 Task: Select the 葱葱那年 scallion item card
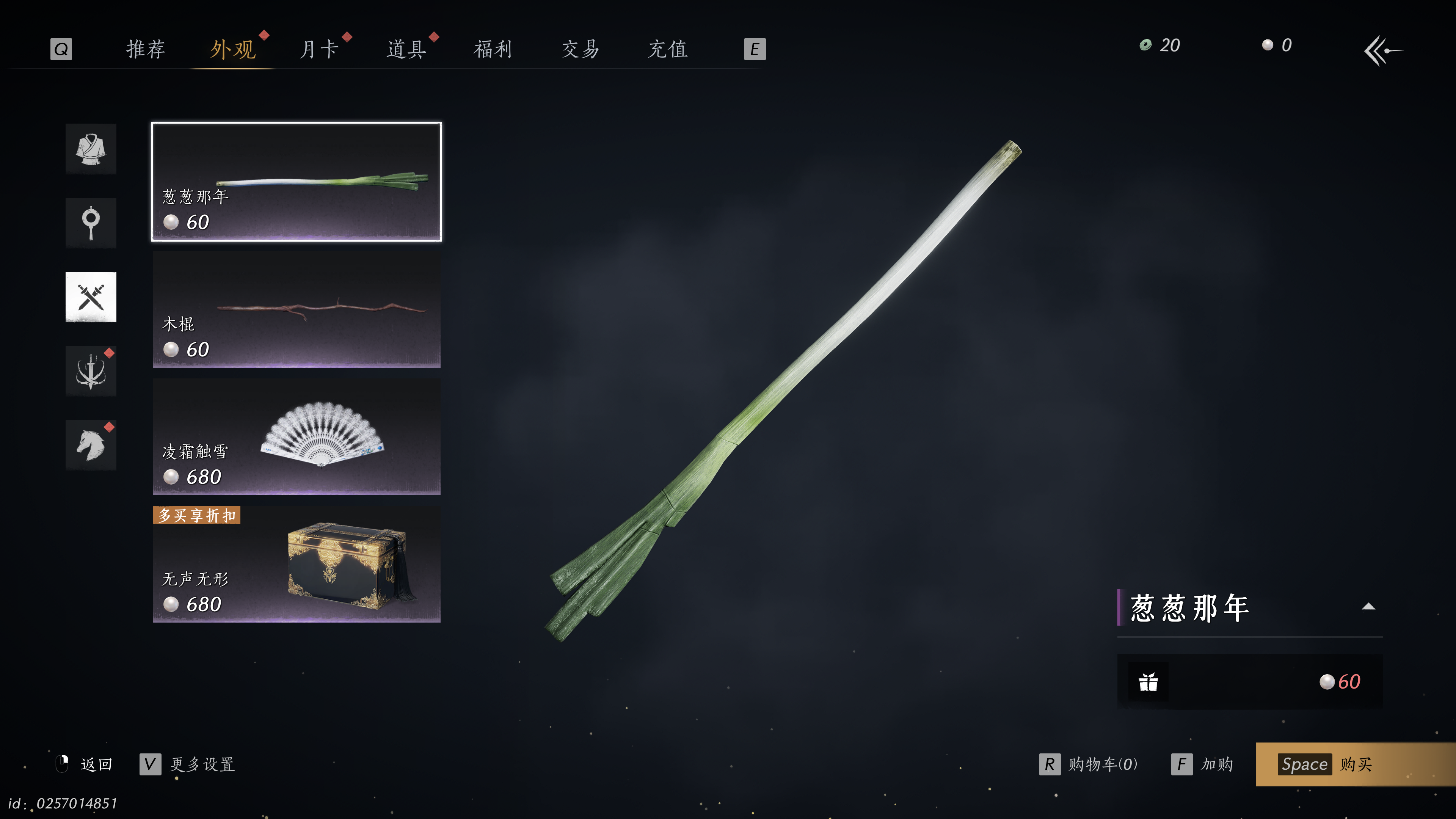(x=296, y=182)
